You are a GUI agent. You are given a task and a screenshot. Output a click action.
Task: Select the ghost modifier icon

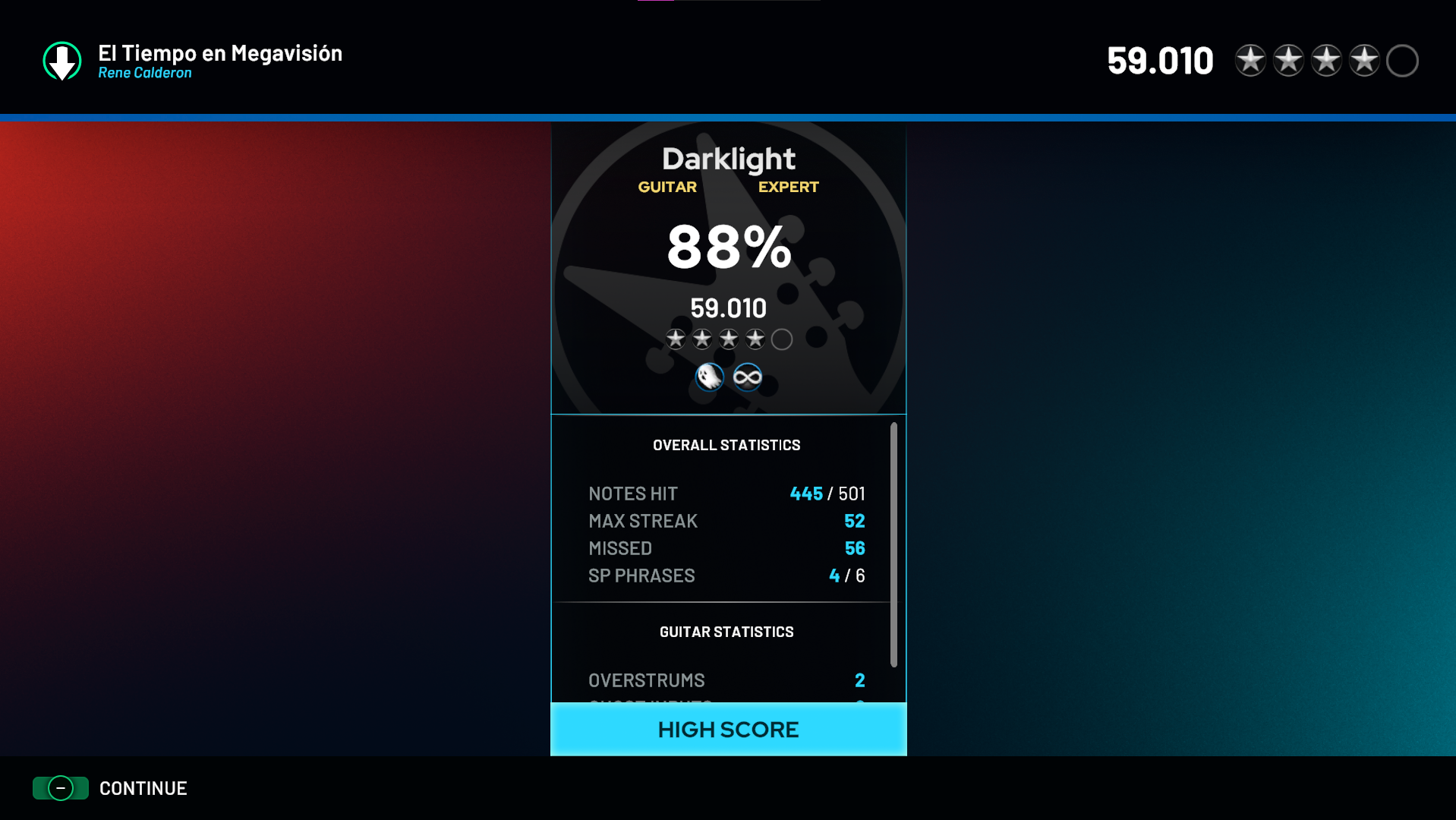pos(710,377)
